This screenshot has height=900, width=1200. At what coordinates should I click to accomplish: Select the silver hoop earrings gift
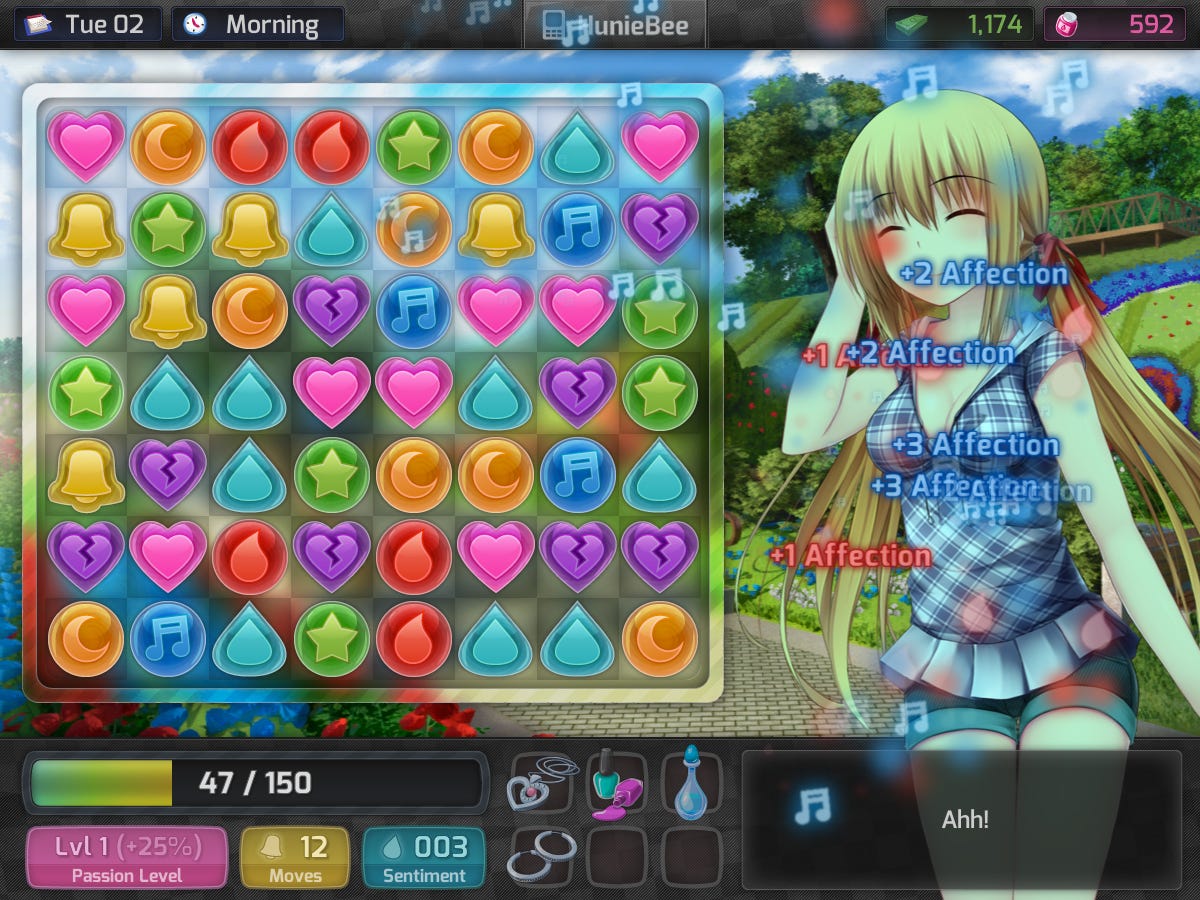(x=541, y=857)
